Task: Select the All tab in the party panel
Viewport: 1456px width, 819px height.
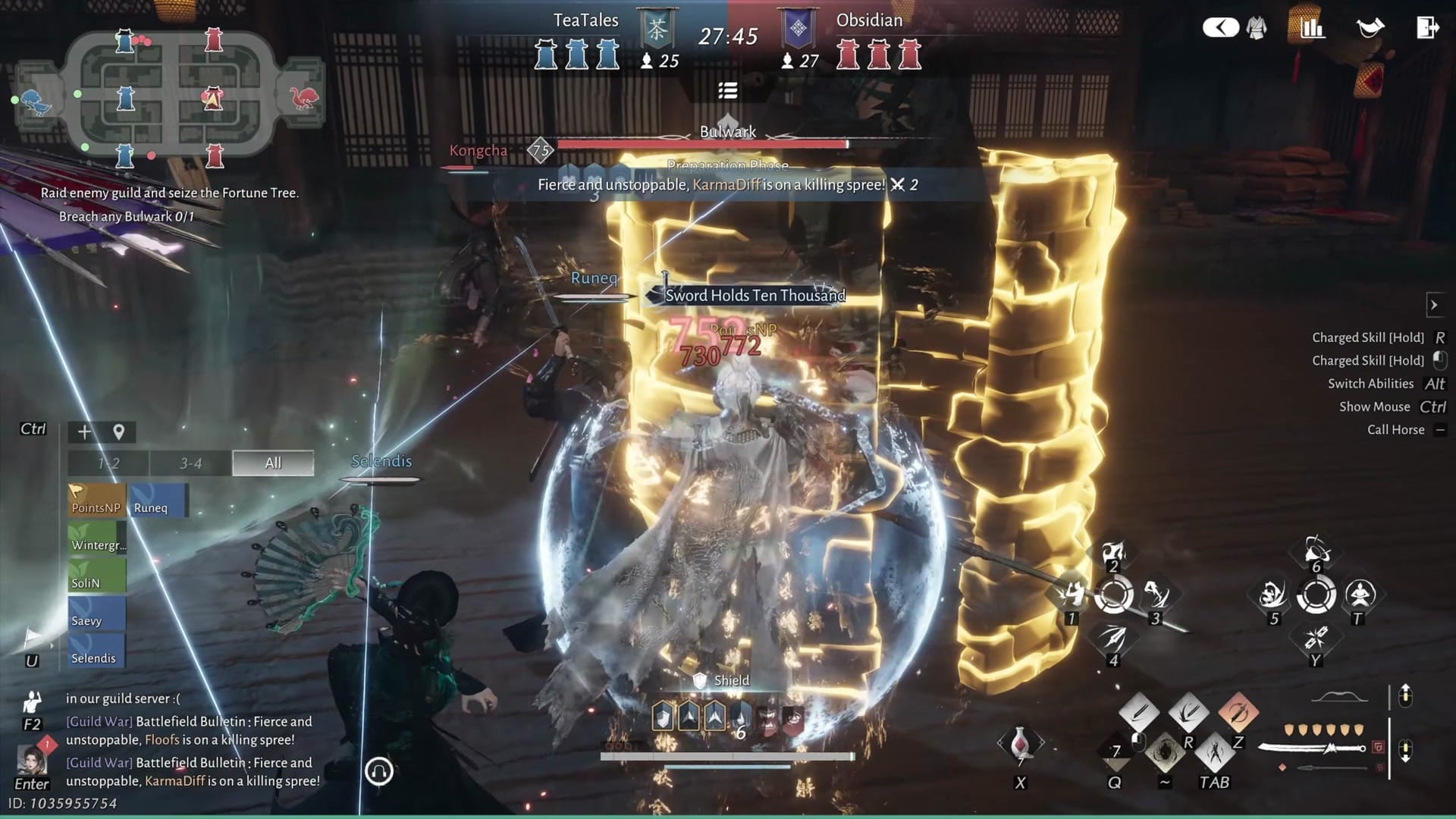Action: 272,463
